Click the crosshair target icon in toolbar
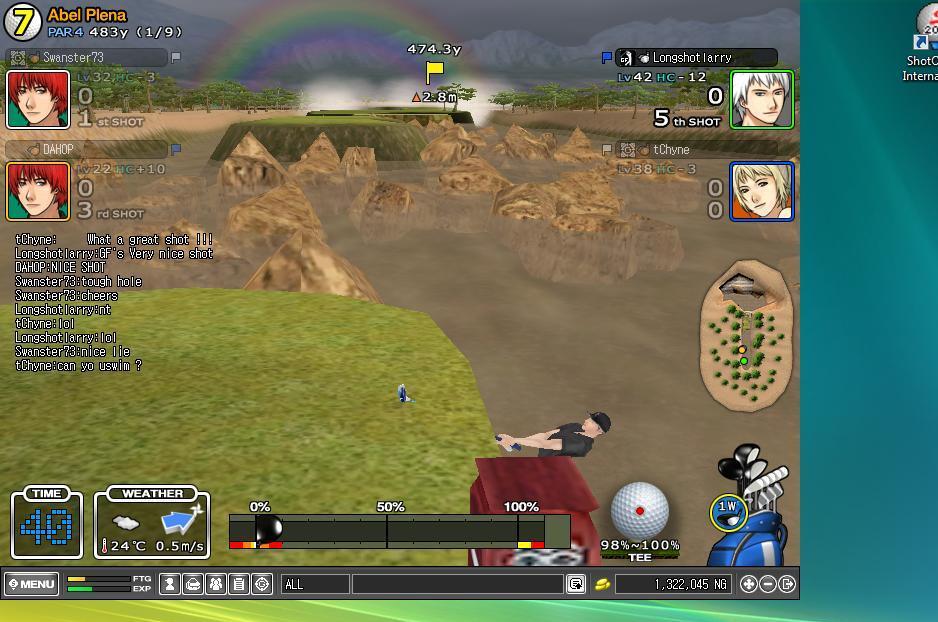The image size is (938, 622). 262,584
